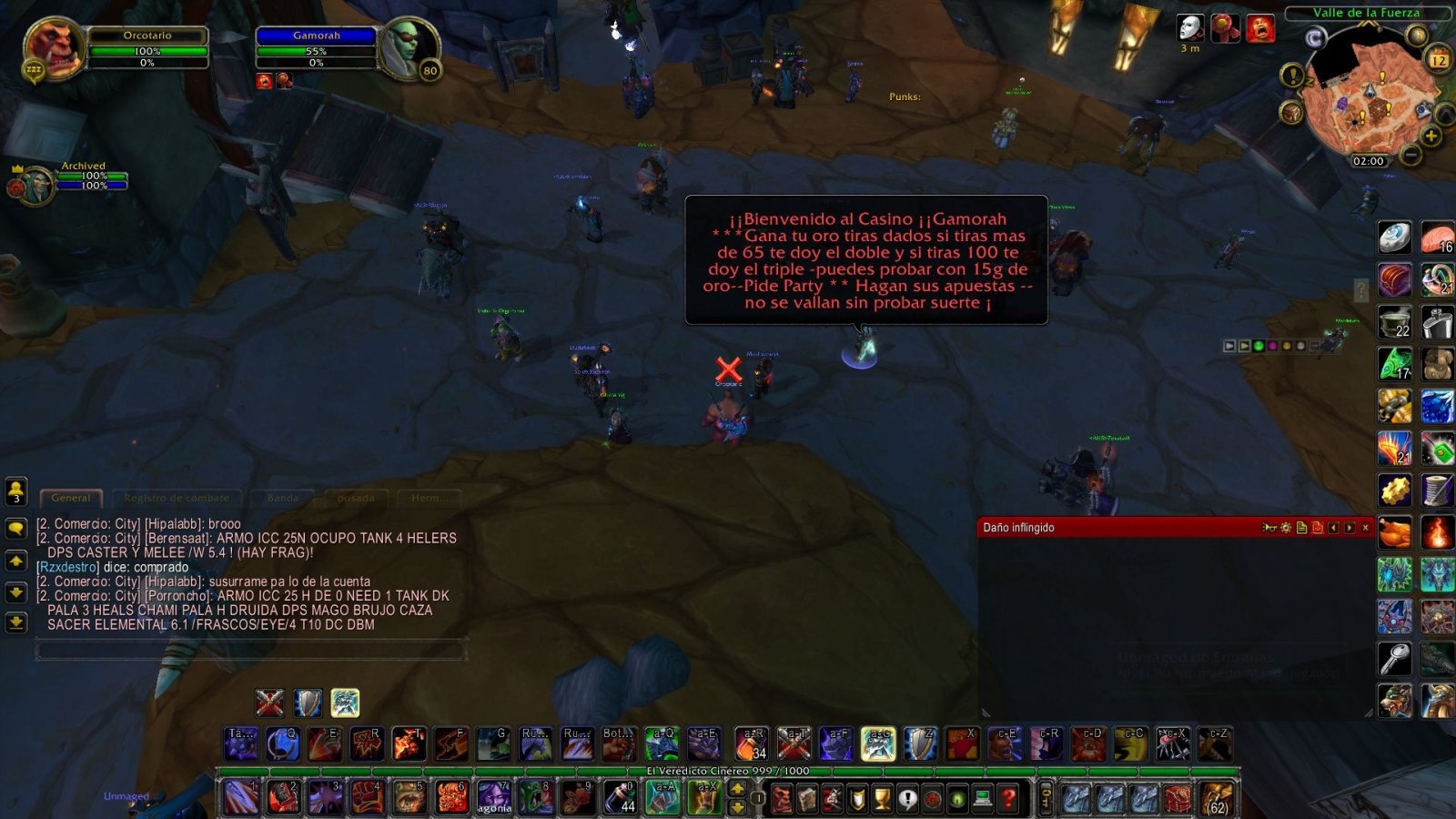
Task: Toggle the yellow marker dot above Recount
Action: click(1288, 345)
